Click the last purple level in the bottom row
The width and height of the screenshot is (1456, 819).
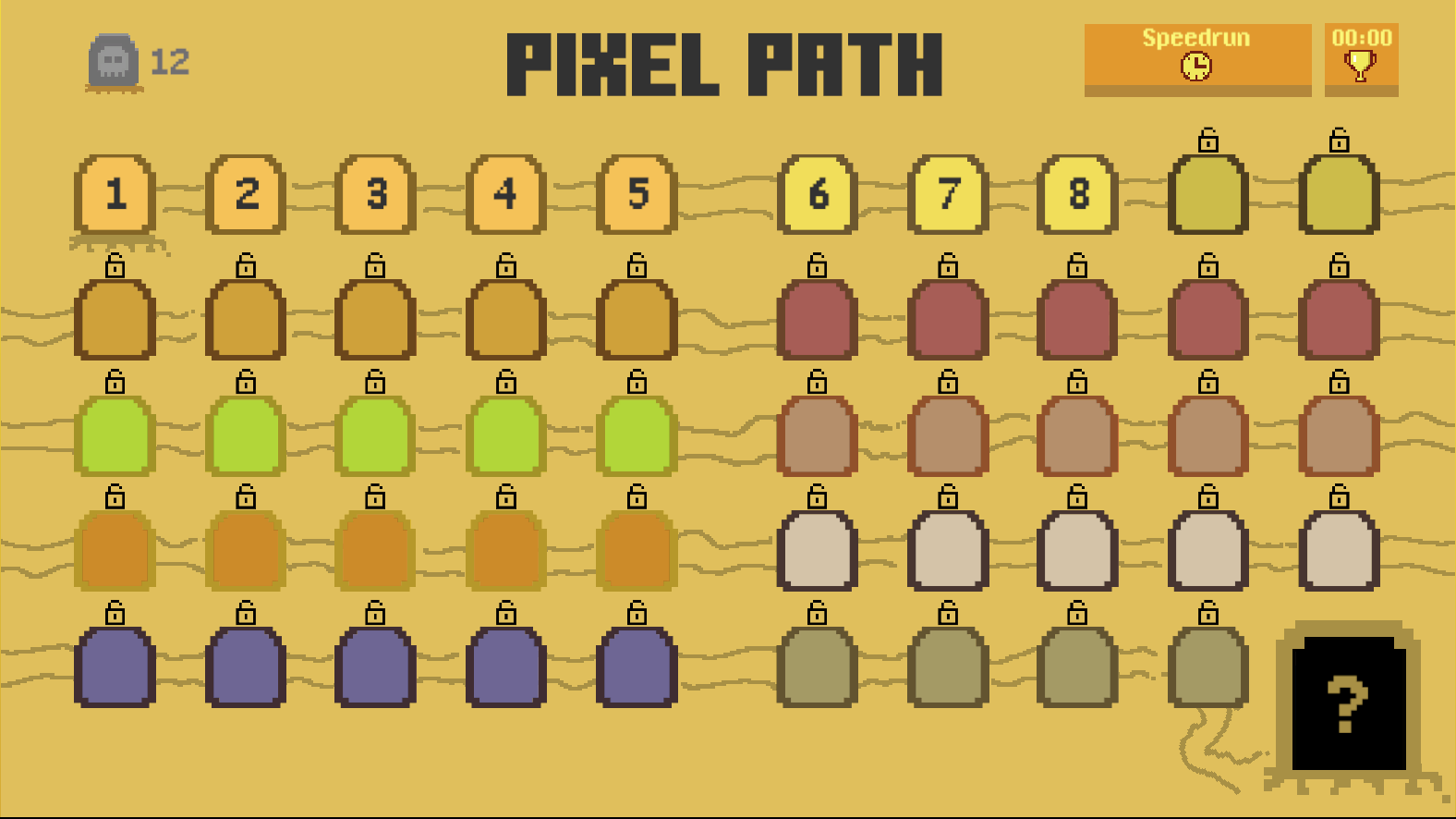pyautogui.click(x=636, y=666)
